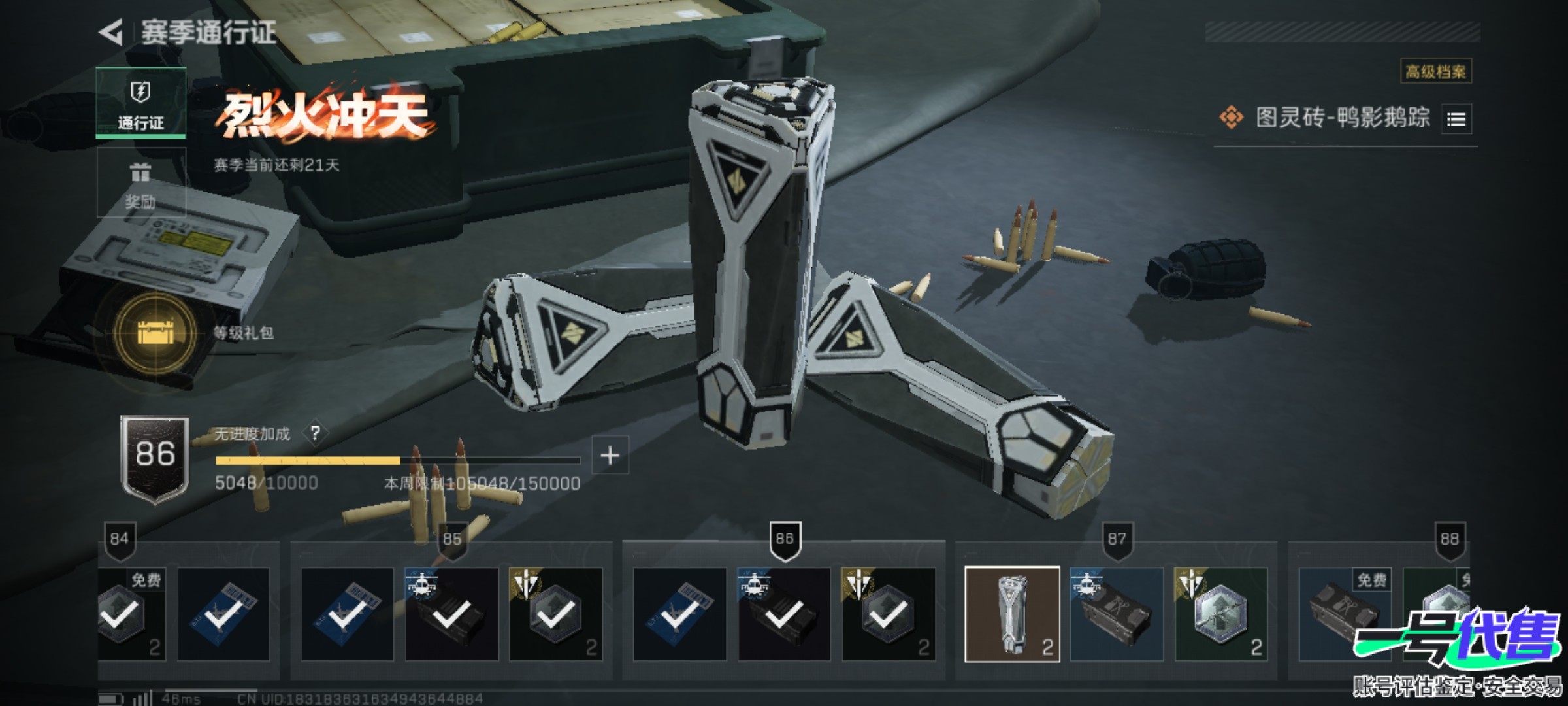Go back from the 赛季通行证 screen
Viewport: 1568px width, 706px height.
pyautogui.click(x=112, y=32)
